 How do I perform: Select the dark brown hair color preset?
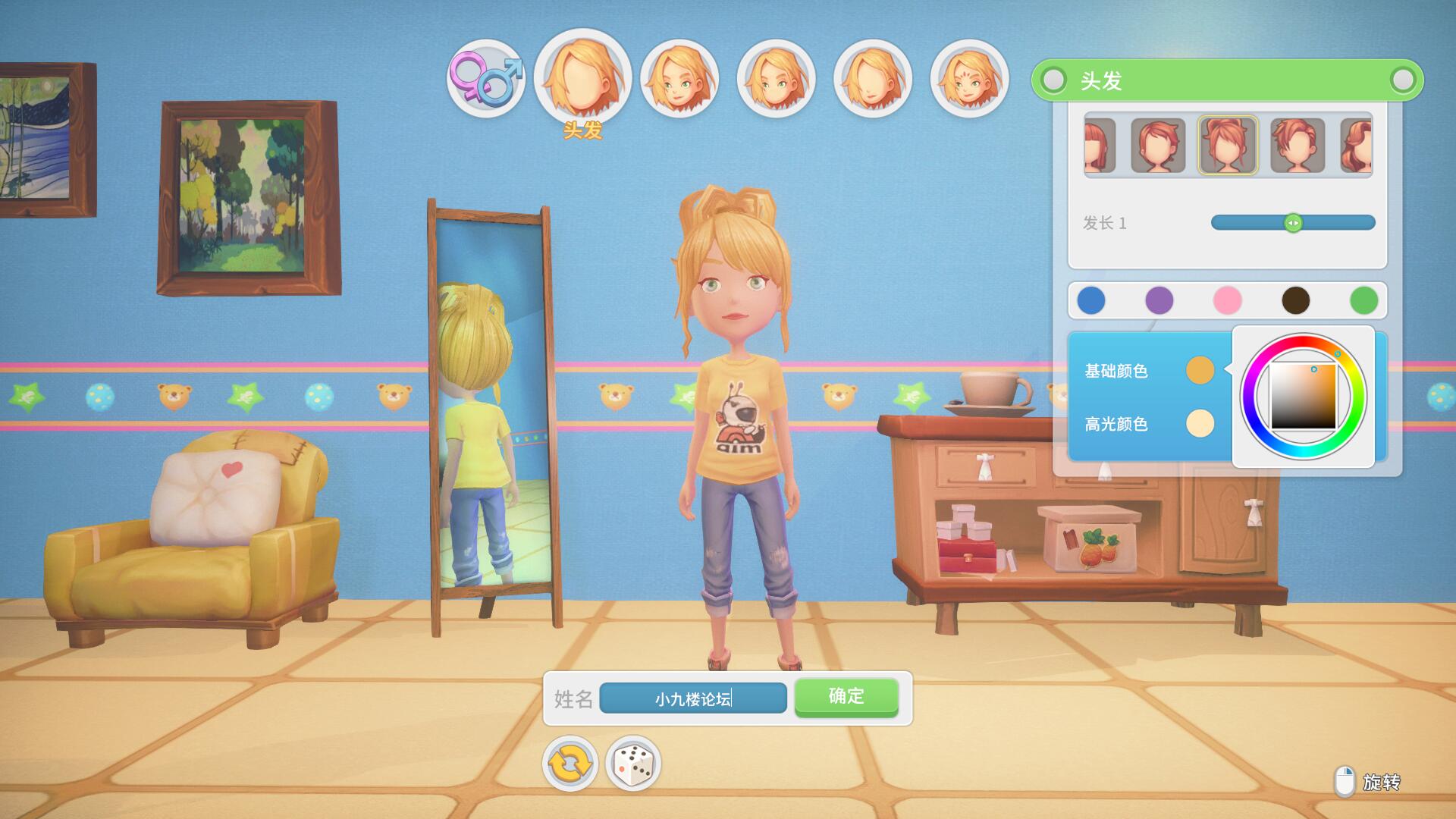pyautogui.click(x=1296, y=300)
